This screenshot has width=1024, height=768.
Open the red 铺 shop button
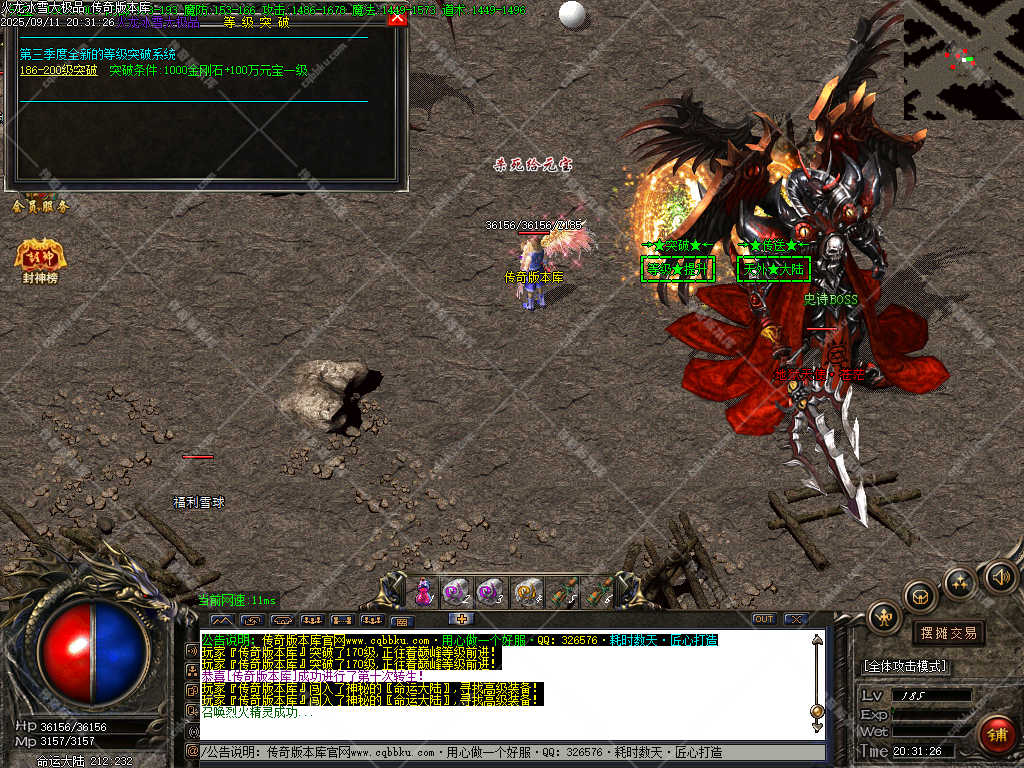pos(996,735)
